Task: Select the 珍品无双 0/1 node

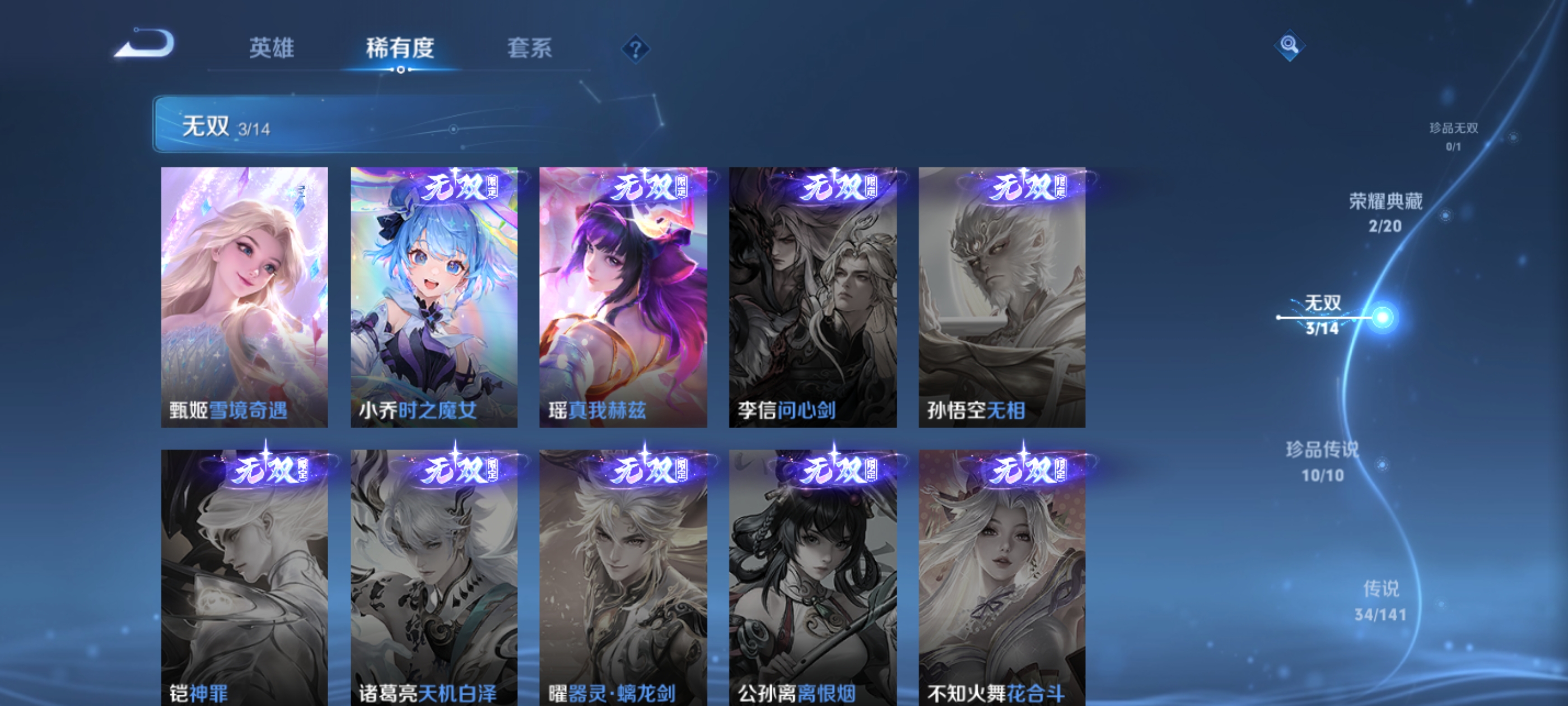Action: pos(1455,137)
